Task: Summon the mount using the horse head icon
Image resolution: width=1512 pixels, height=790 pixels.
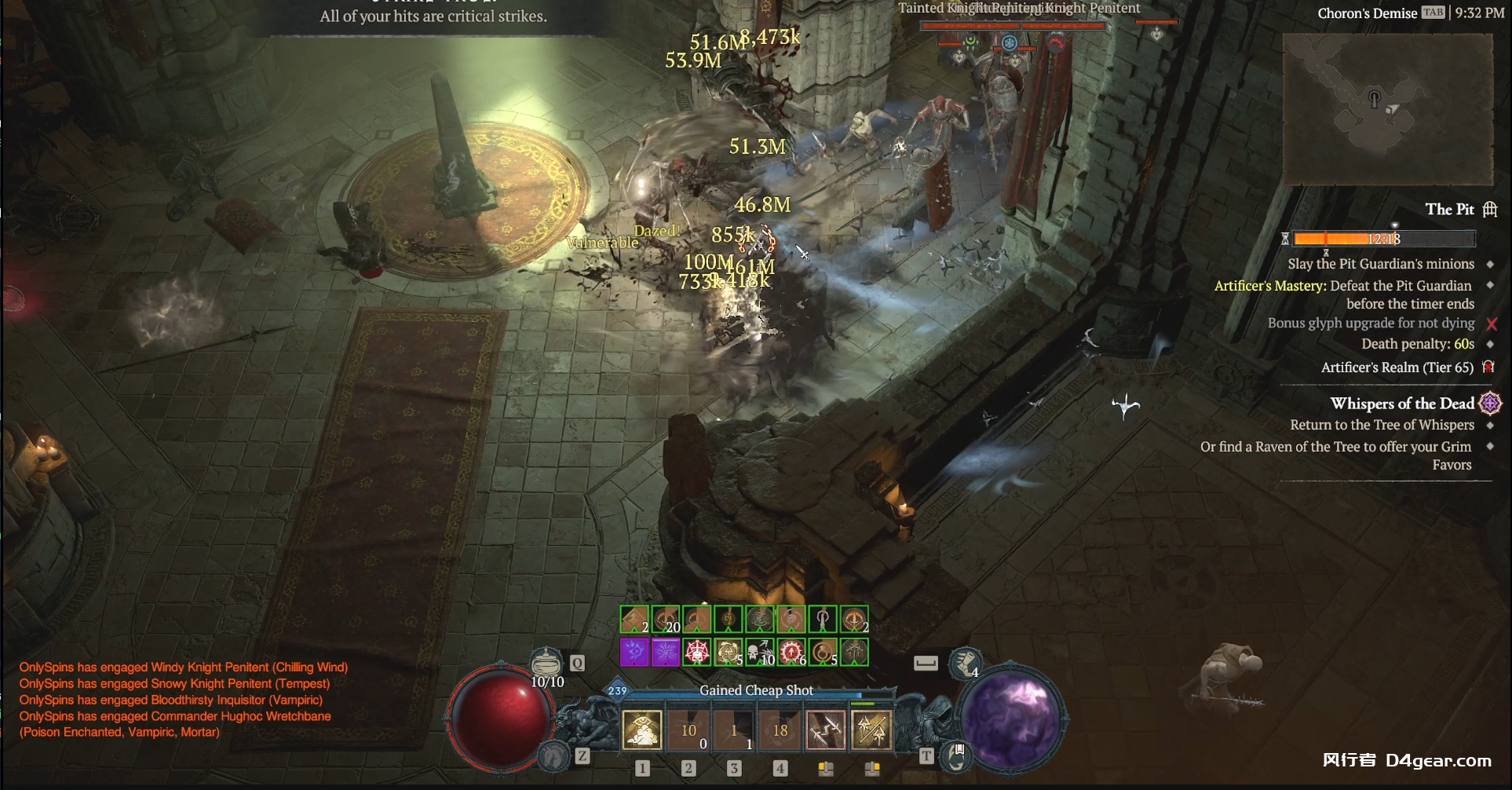Action: pyautogui.click(x=554, y=755)
